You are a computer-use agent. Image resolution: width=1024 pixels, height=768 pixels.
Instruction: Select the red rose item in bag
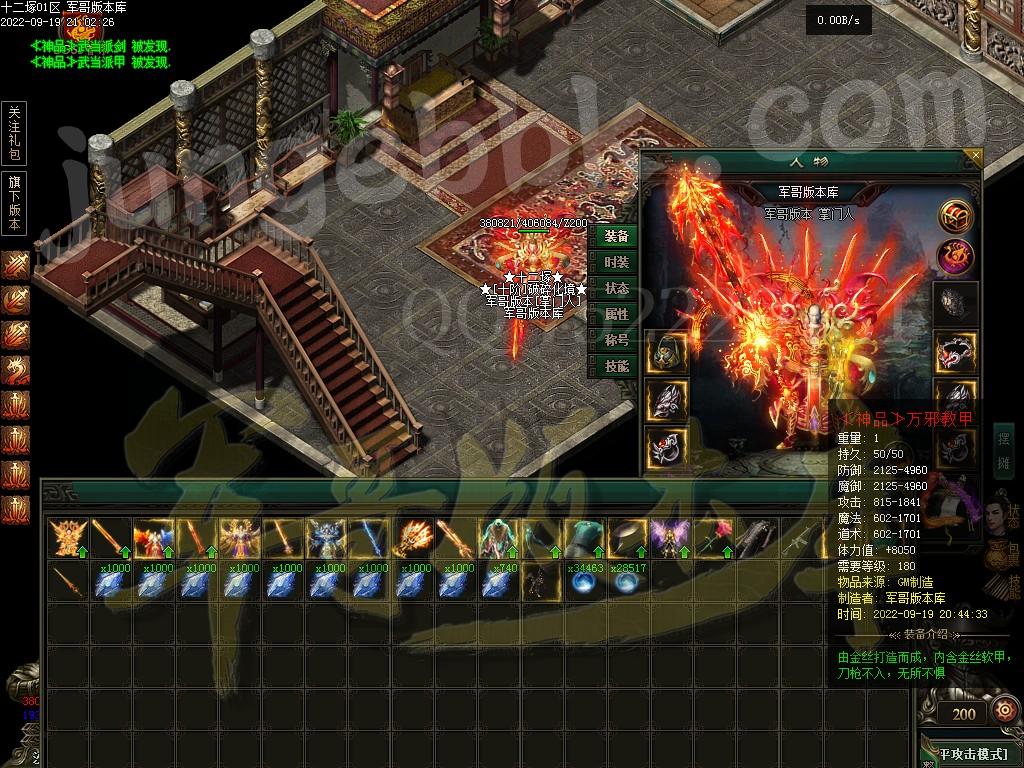tap(714, 538)
